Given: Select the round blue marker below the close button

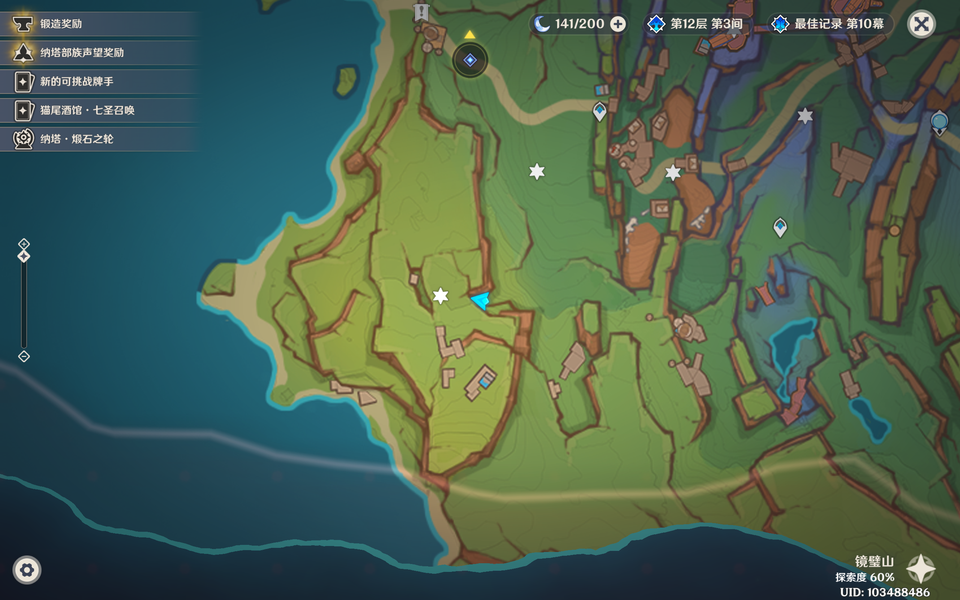Looking at the screenshot, I should coord(939,123).
